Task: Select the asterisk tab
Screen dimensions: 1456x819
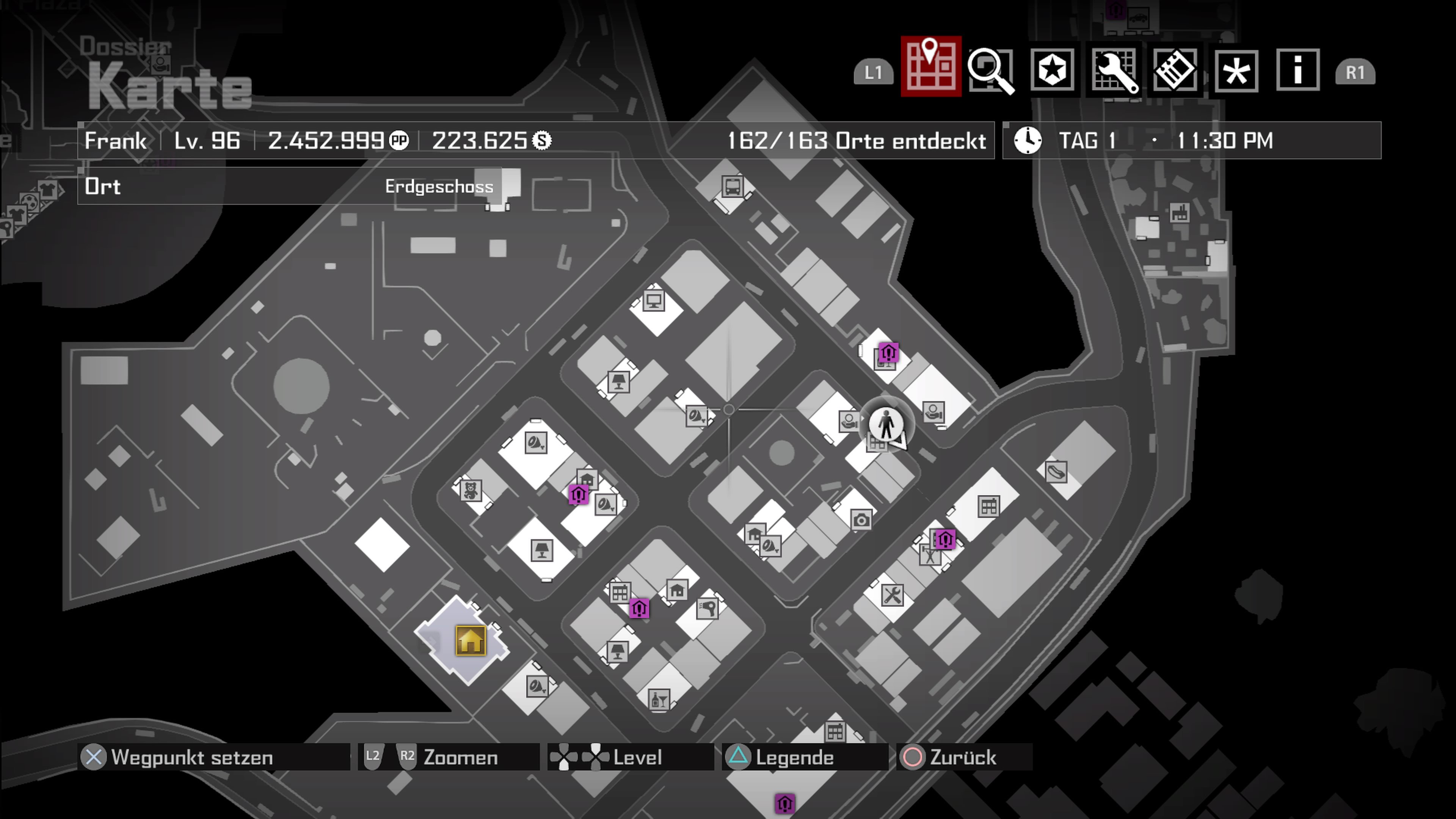Action: click(x=1236, y=71)
